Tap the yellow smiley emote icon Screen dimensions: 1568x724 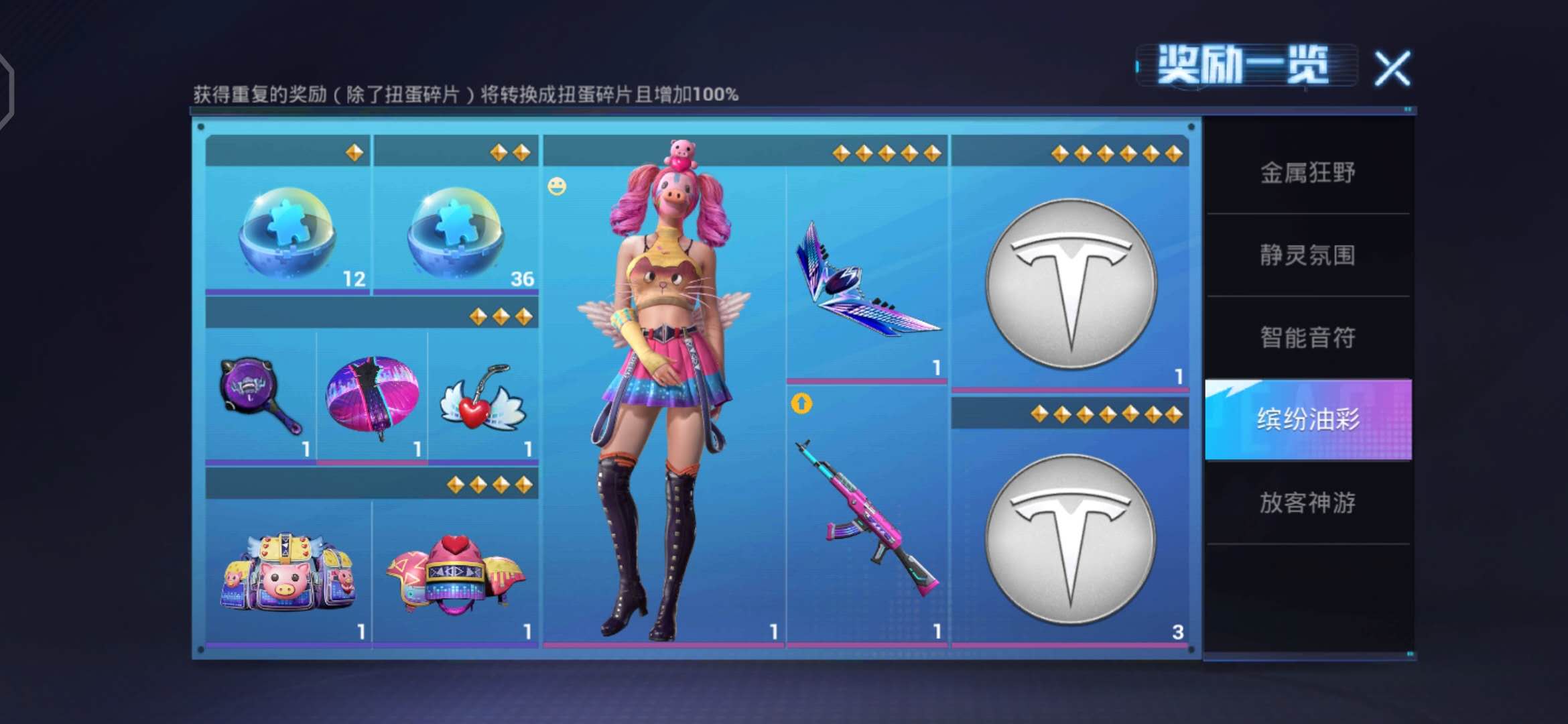coord(557,186)
